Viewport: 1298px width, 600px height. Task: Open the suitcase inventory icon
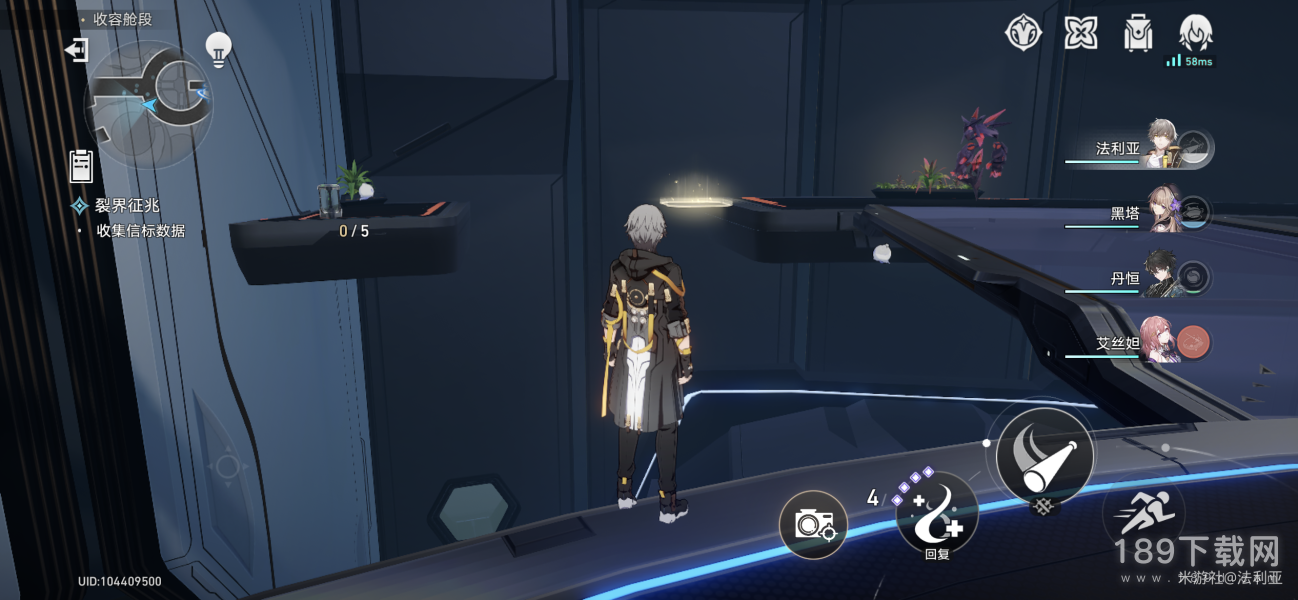point(1138,33)
